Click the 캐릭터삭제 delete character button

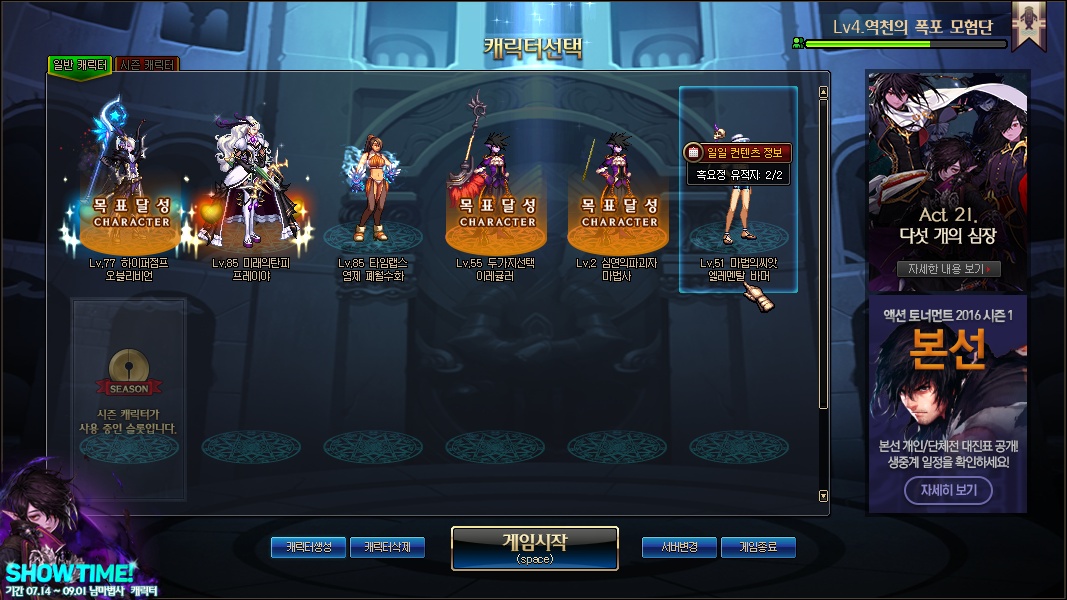click(387, 547)
